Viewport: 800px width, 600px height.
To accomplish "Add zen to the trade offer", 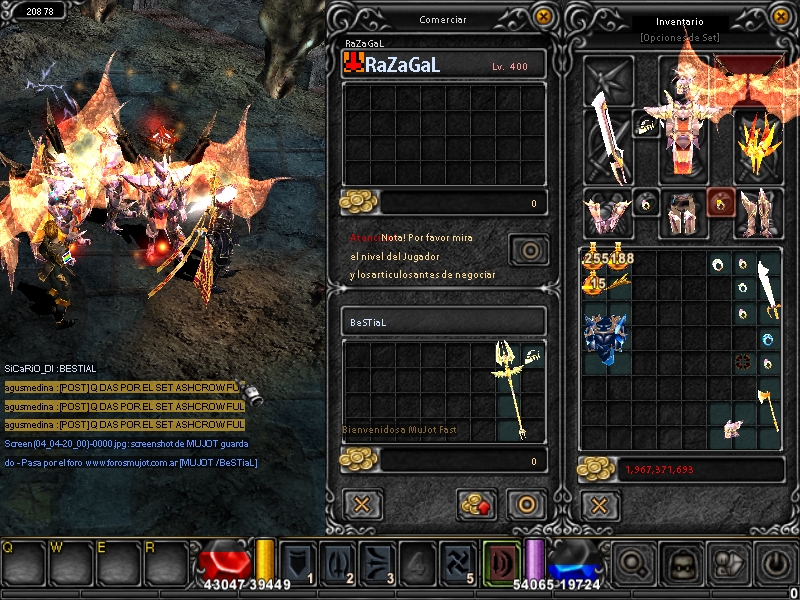I will tap(477, 504).
